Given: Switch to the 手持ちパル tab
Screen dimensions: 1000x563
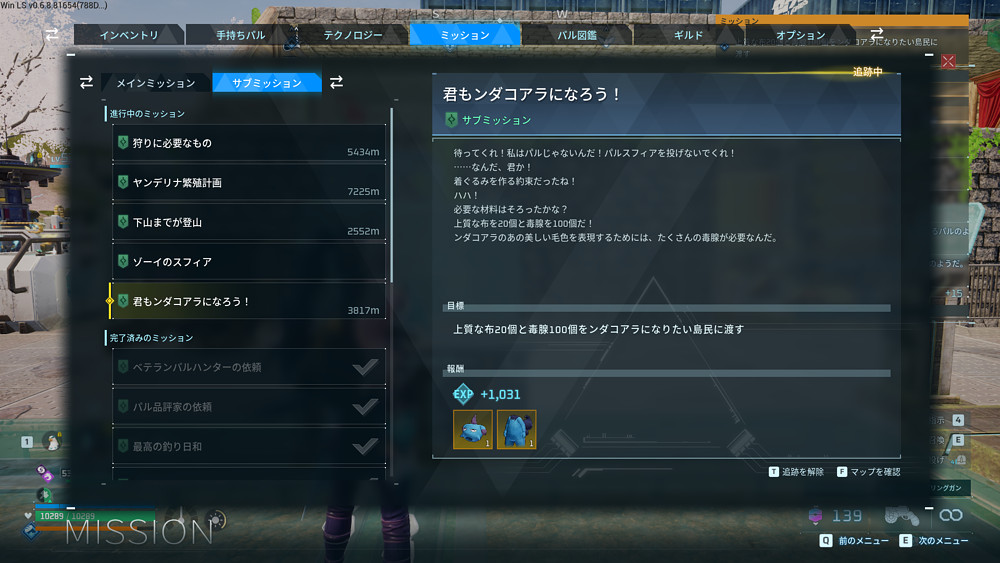Looking at the screenshot, I should coord(241,35).
